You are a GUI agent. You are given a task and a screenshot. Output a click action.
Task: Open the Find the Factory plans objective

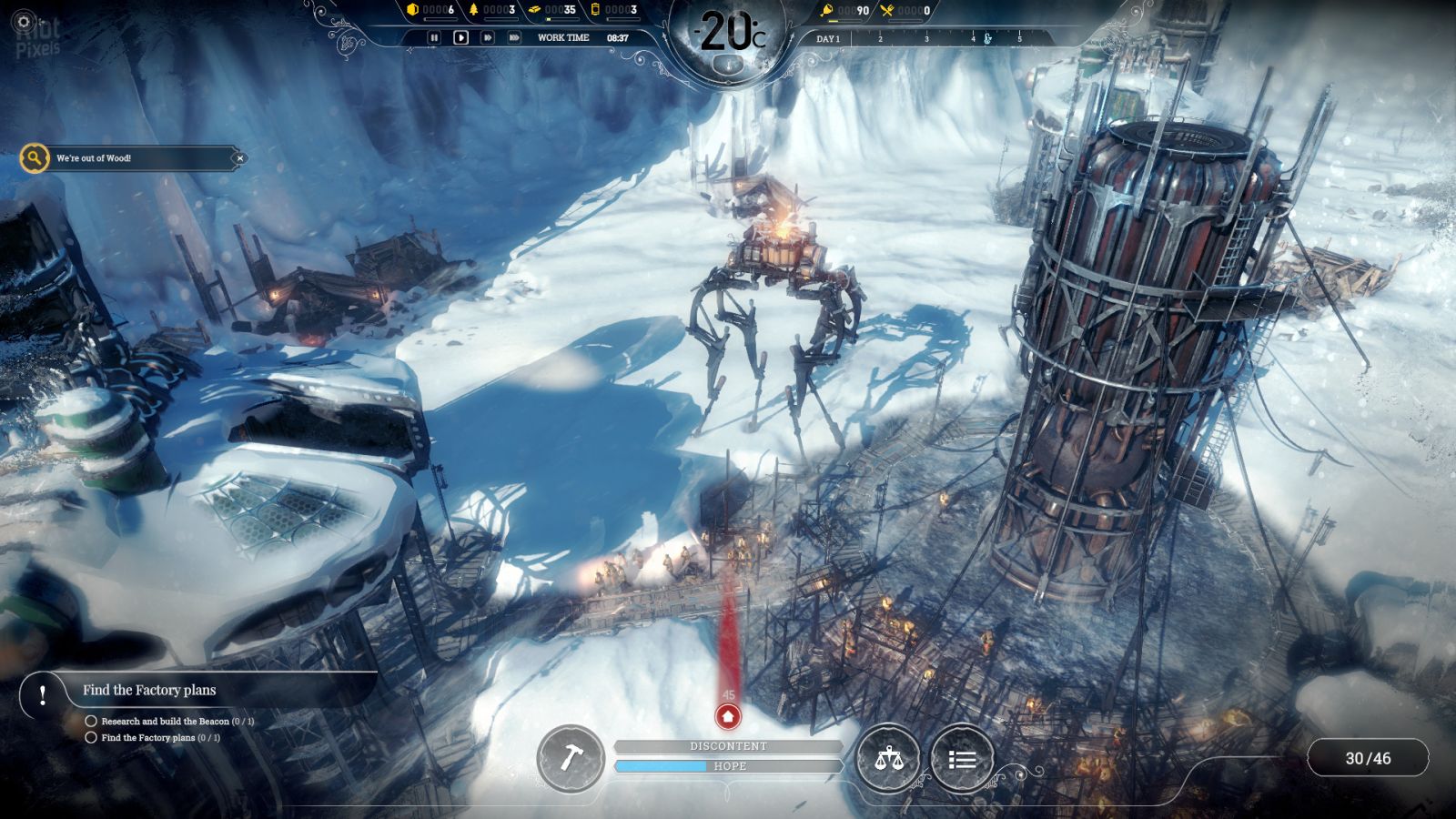(149, 690)
